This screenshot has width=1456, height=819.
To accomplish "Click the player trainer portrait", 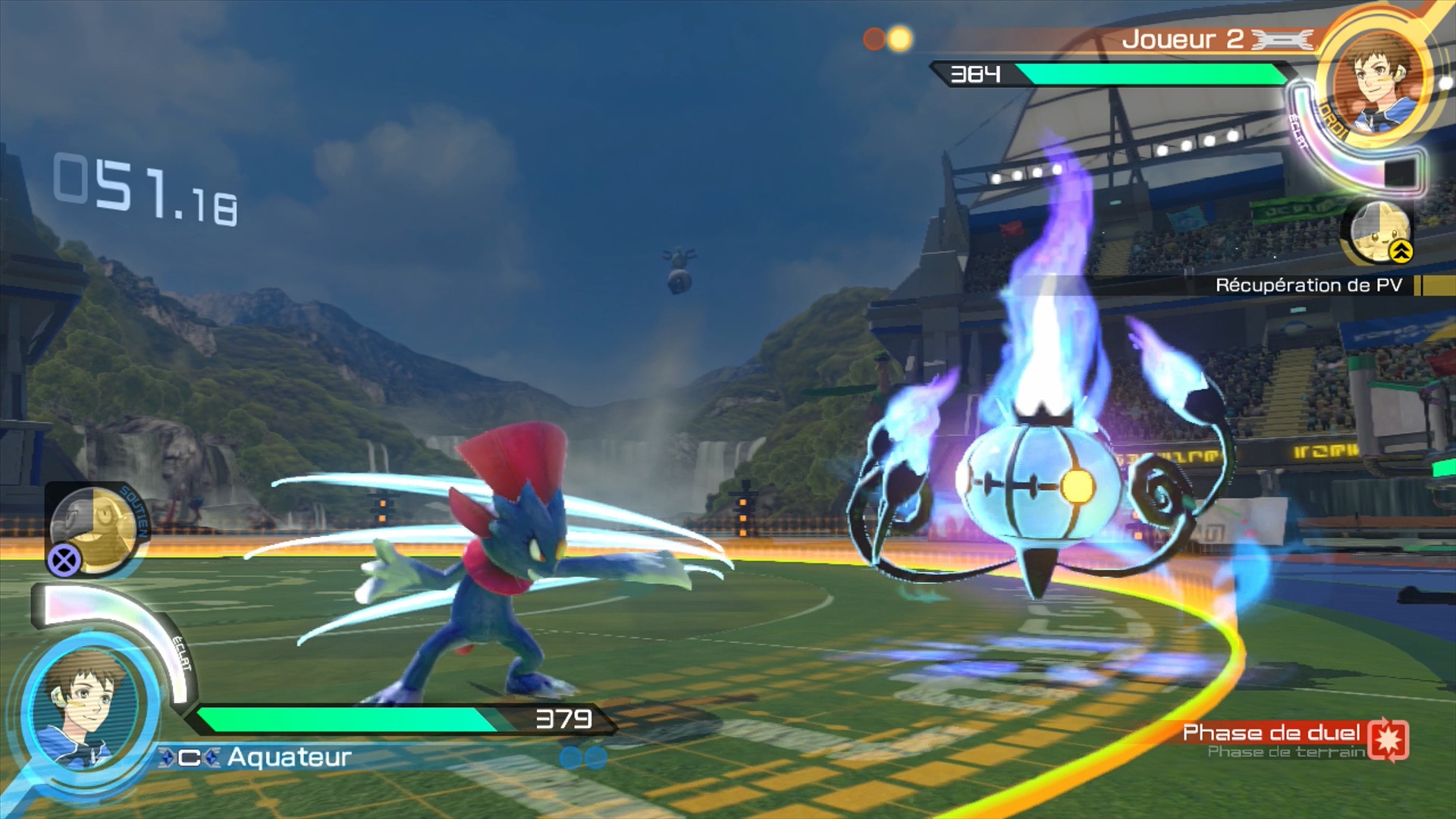I will 85,711.
